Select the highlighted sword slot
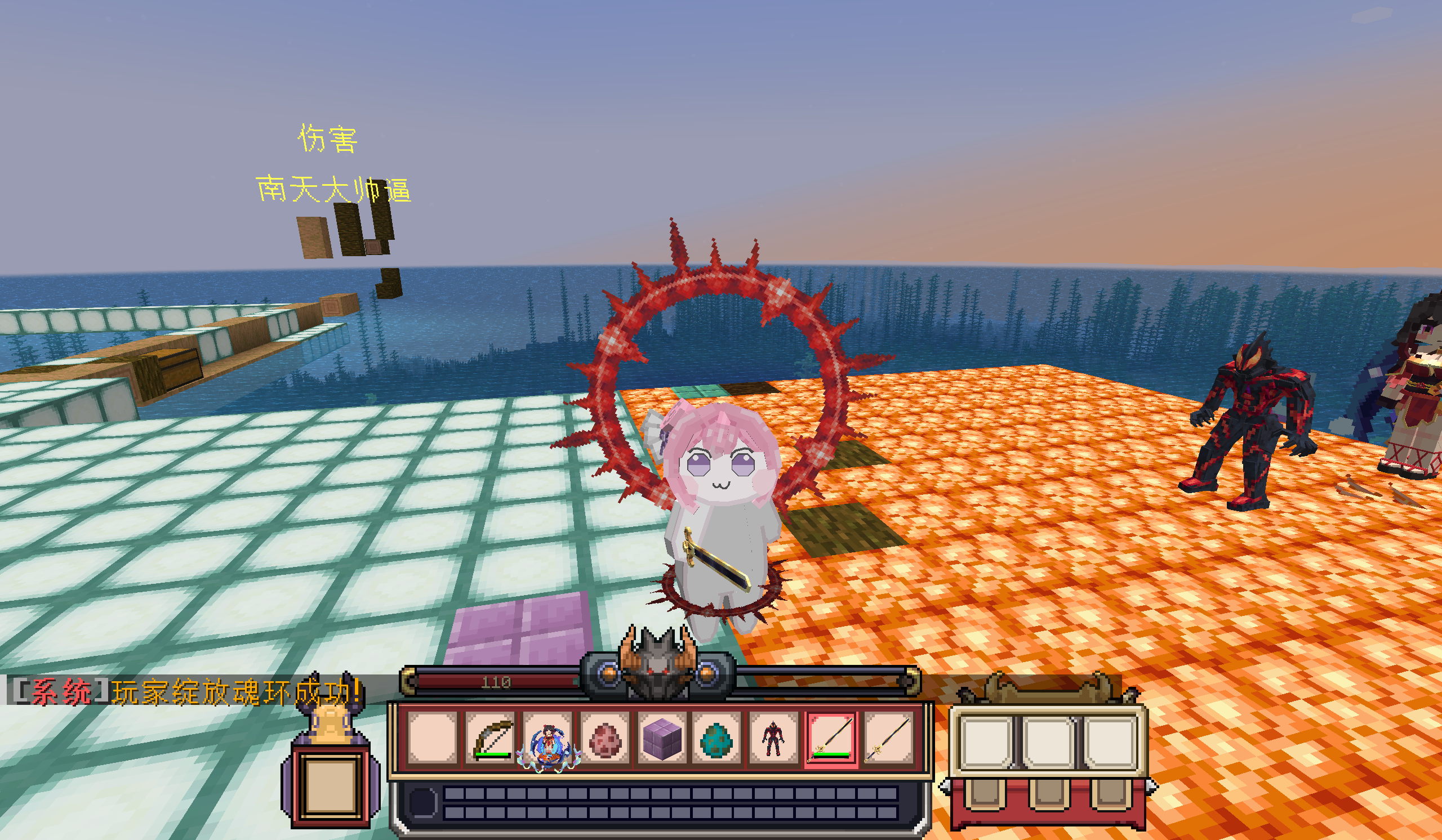This screenshot has height=840, width=1442. 831,739
